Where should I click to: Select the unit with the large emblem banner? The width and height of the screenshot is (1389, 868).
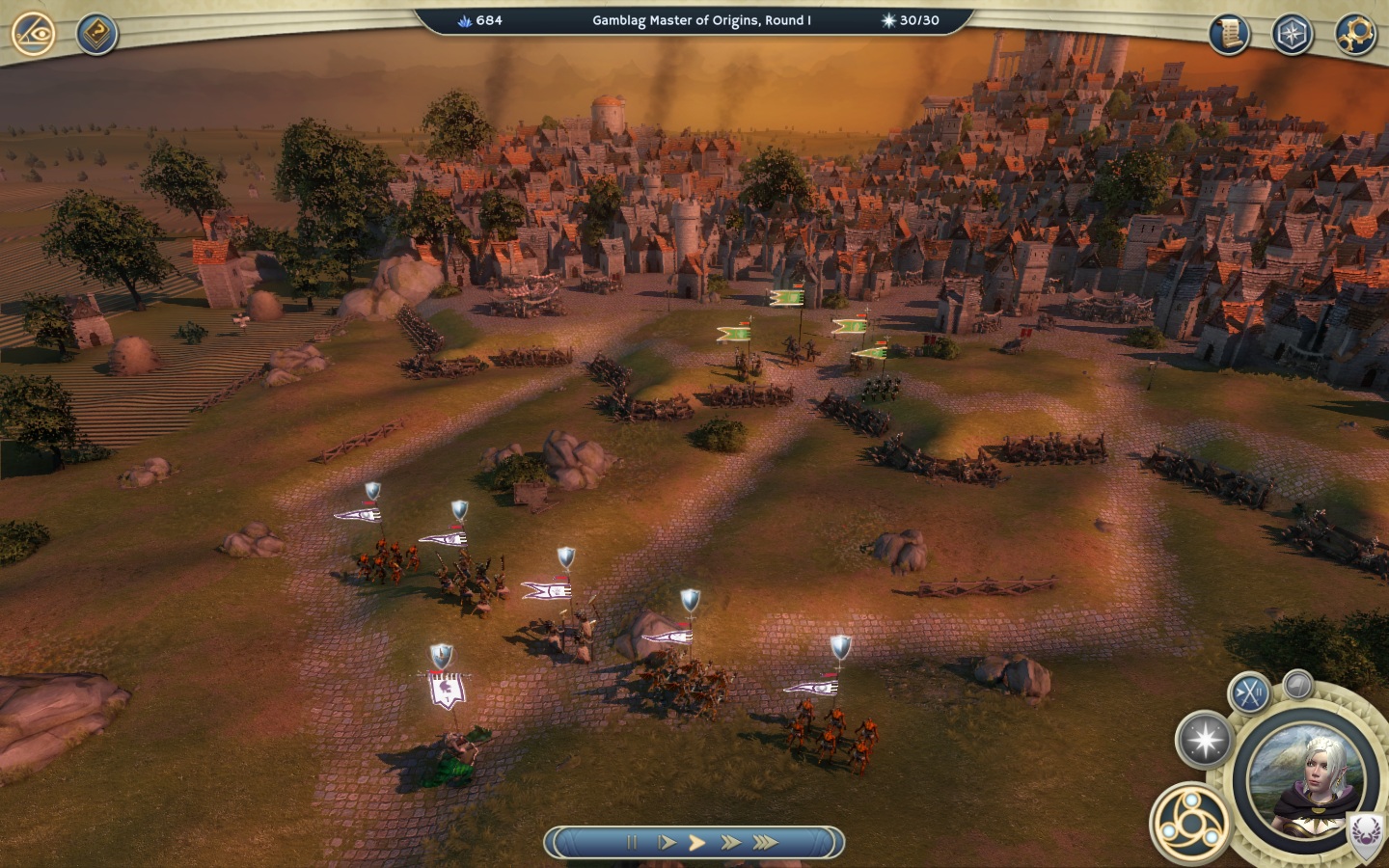(x=446, y=691)
